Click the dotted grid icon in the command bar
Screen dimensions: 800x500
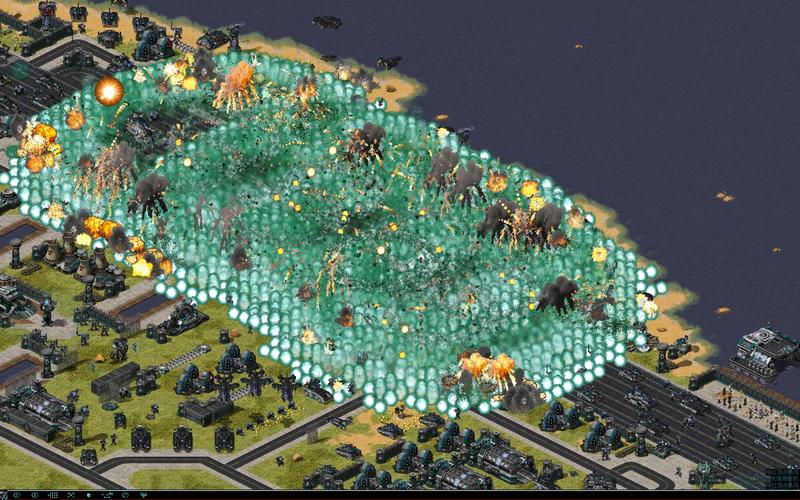(53, 495)
